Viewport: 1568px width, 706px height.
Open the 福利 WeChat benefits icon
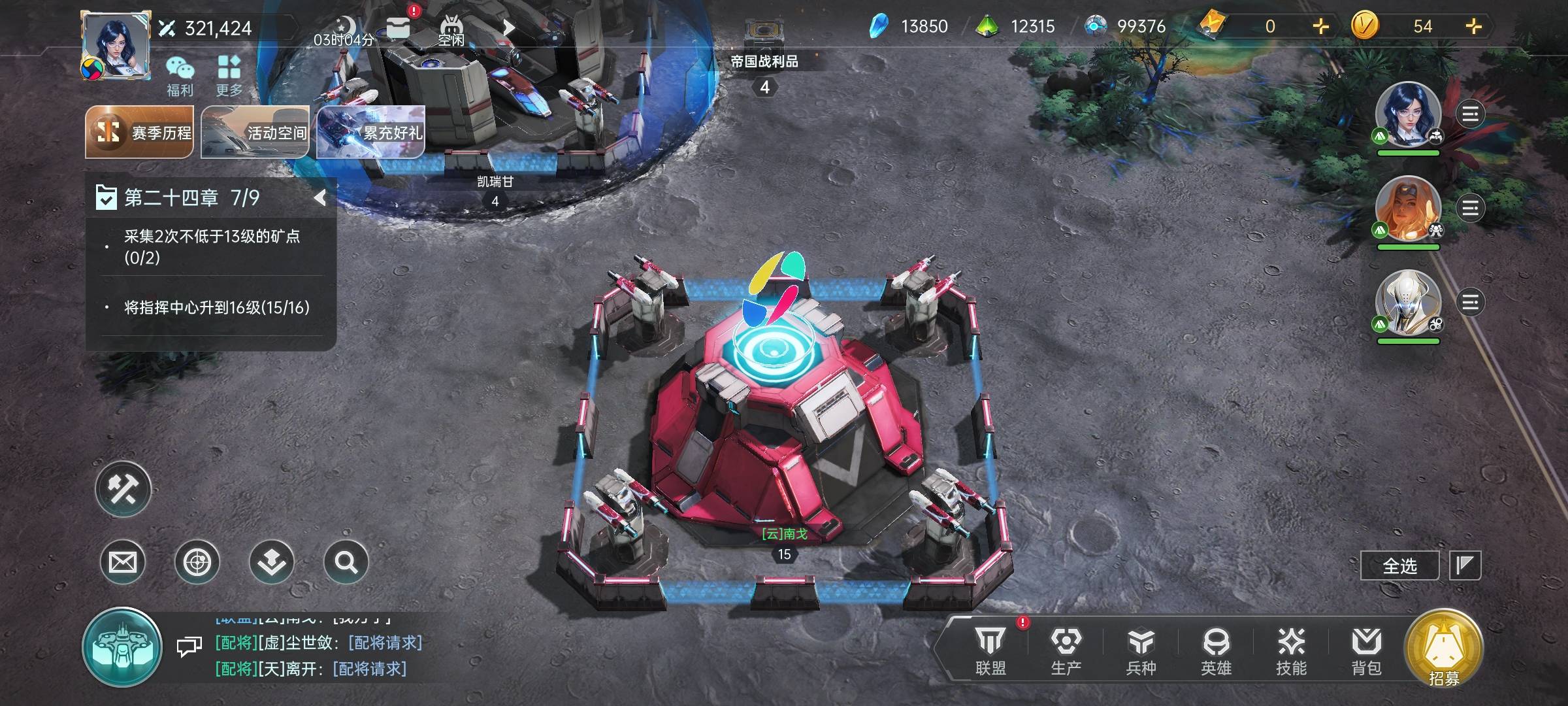180,76
